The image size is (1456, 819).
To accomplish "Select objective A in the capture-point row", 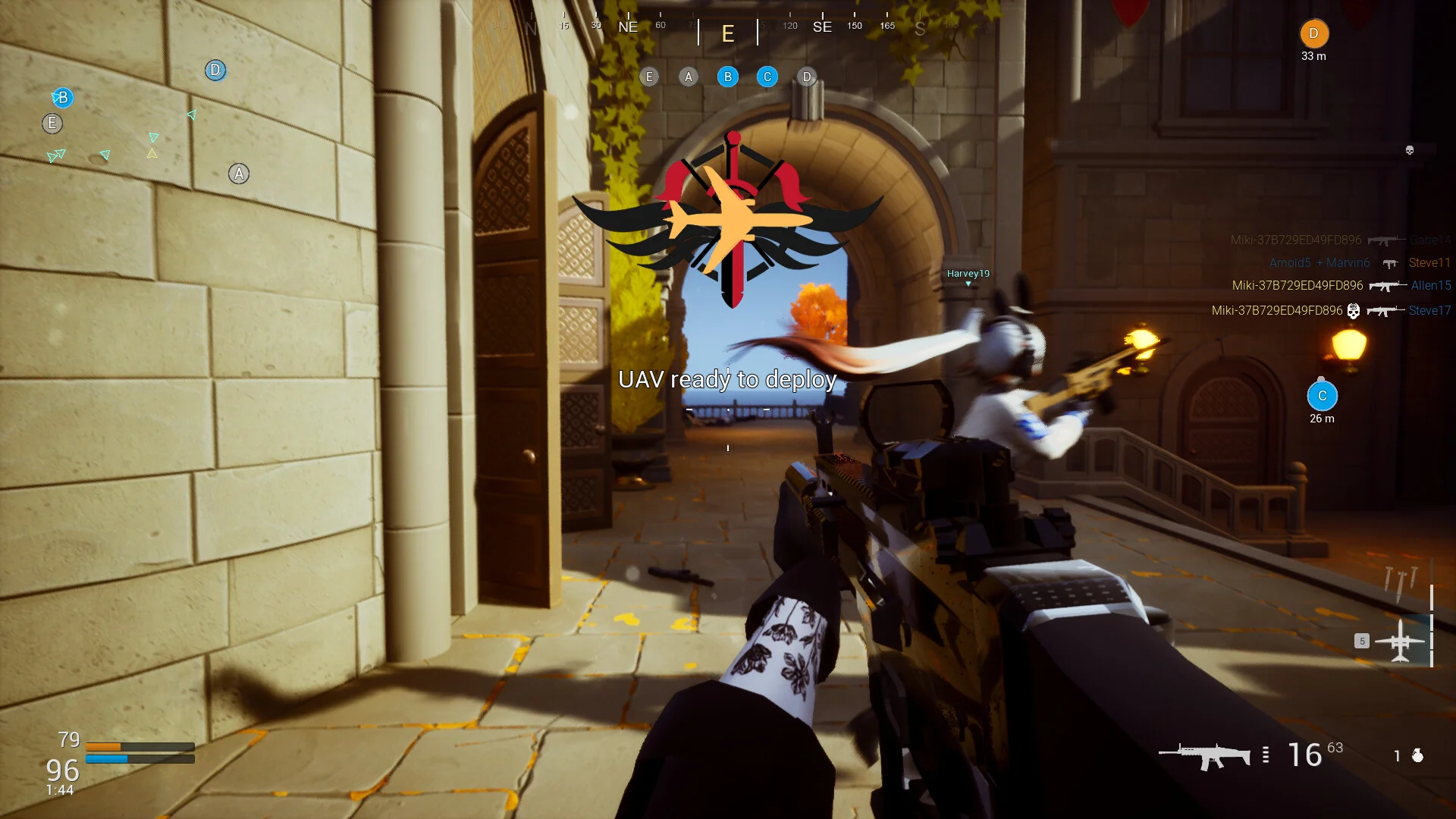I will tap(689, 77).
